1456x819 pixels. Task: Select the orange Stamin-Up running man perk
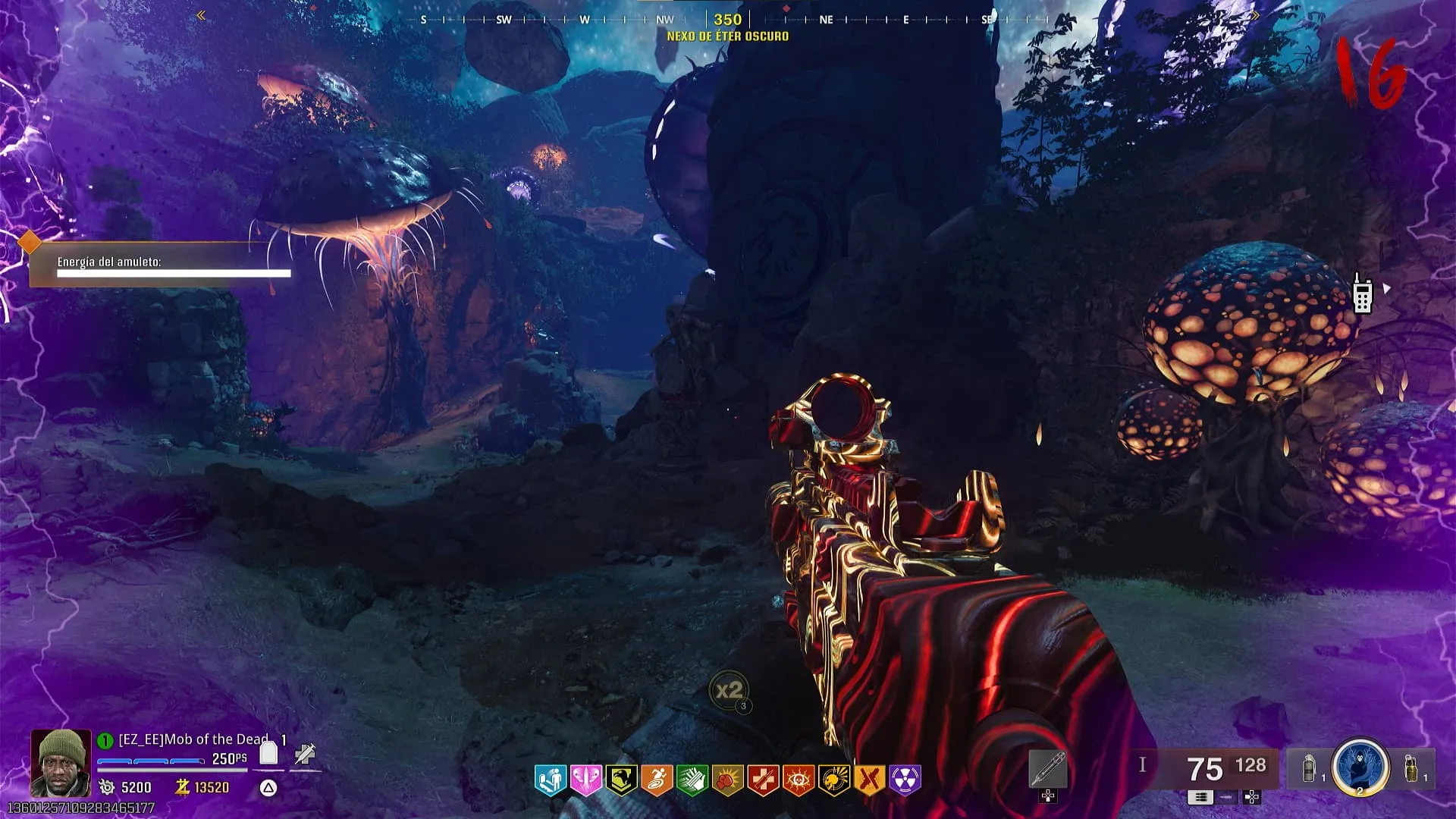657,780
